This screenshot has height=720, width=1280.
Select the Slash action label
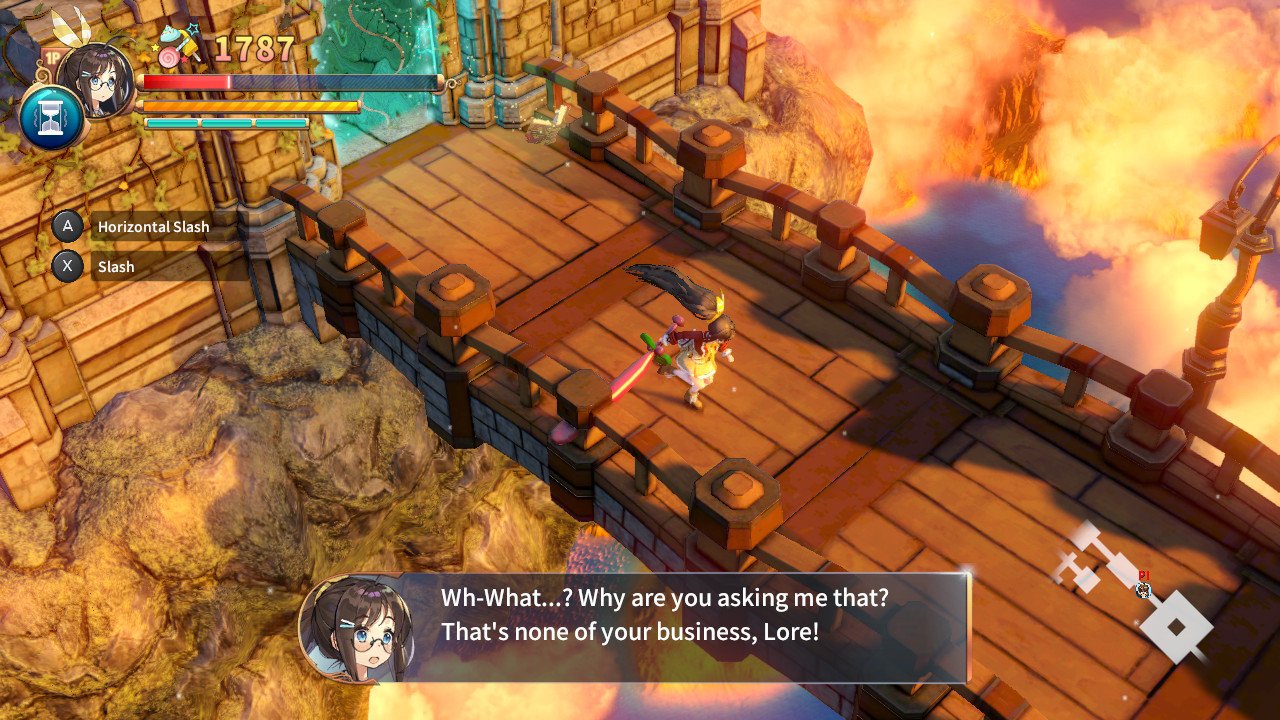[x=116, y=267]
